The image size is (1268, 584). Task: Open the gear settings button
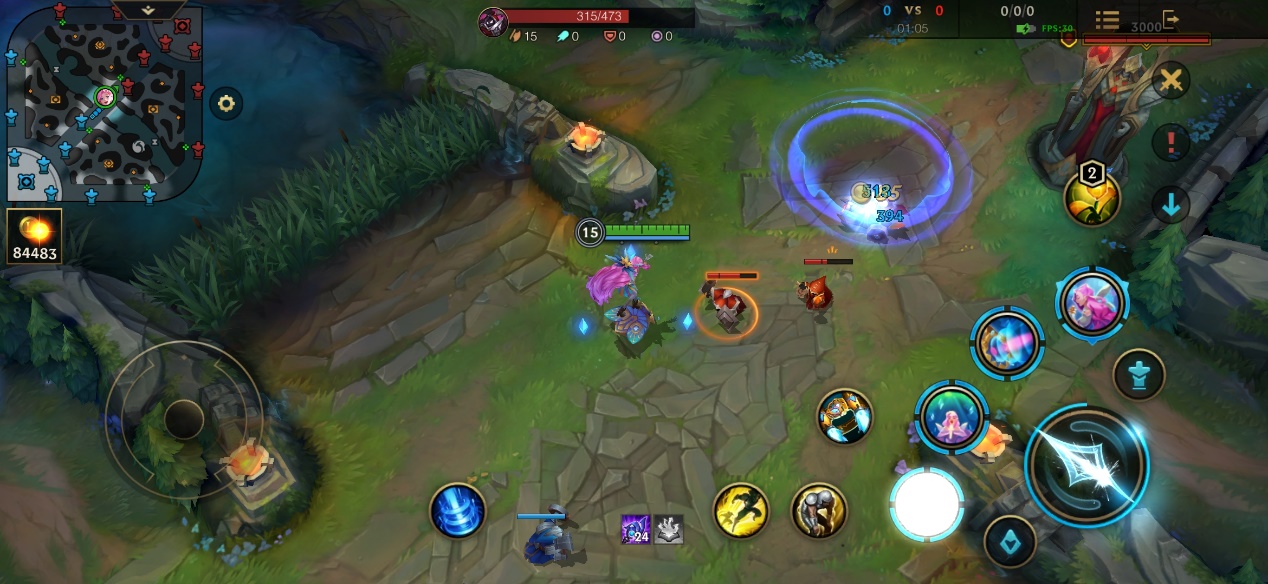pos(226,103)
